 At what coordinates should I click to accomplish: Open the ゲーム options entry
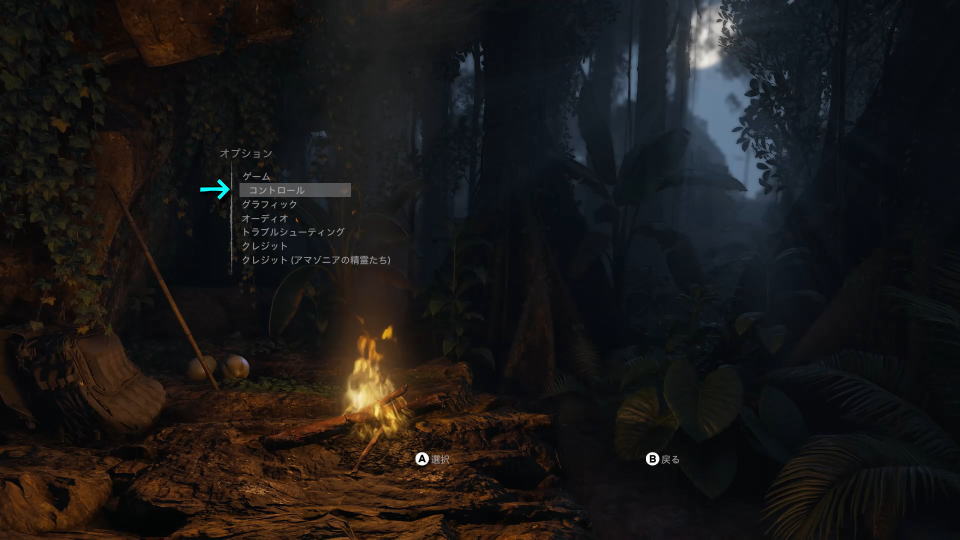pos(257,176)
